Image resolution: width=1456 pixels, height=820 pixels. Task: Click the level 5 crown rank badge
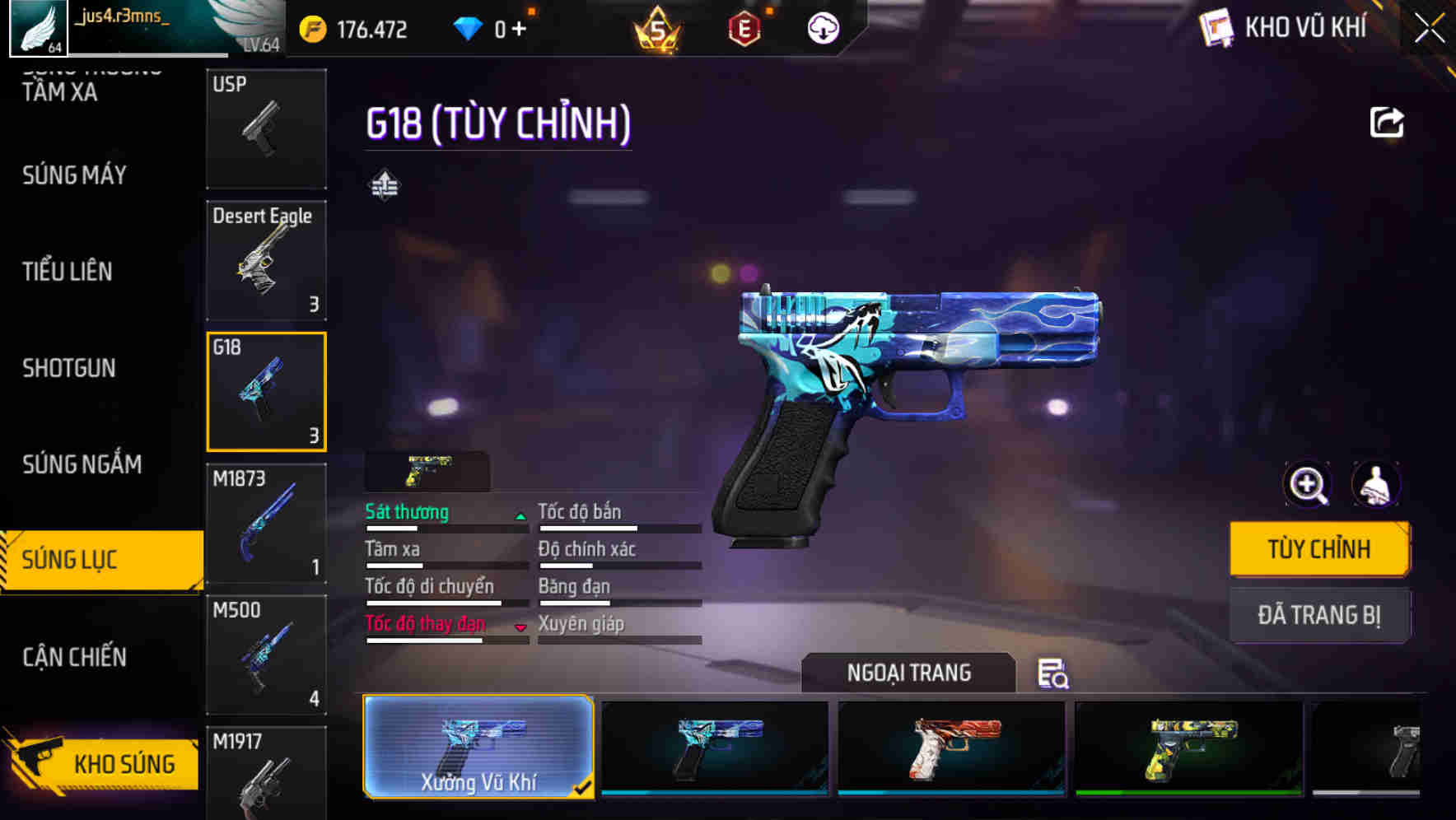655,27
